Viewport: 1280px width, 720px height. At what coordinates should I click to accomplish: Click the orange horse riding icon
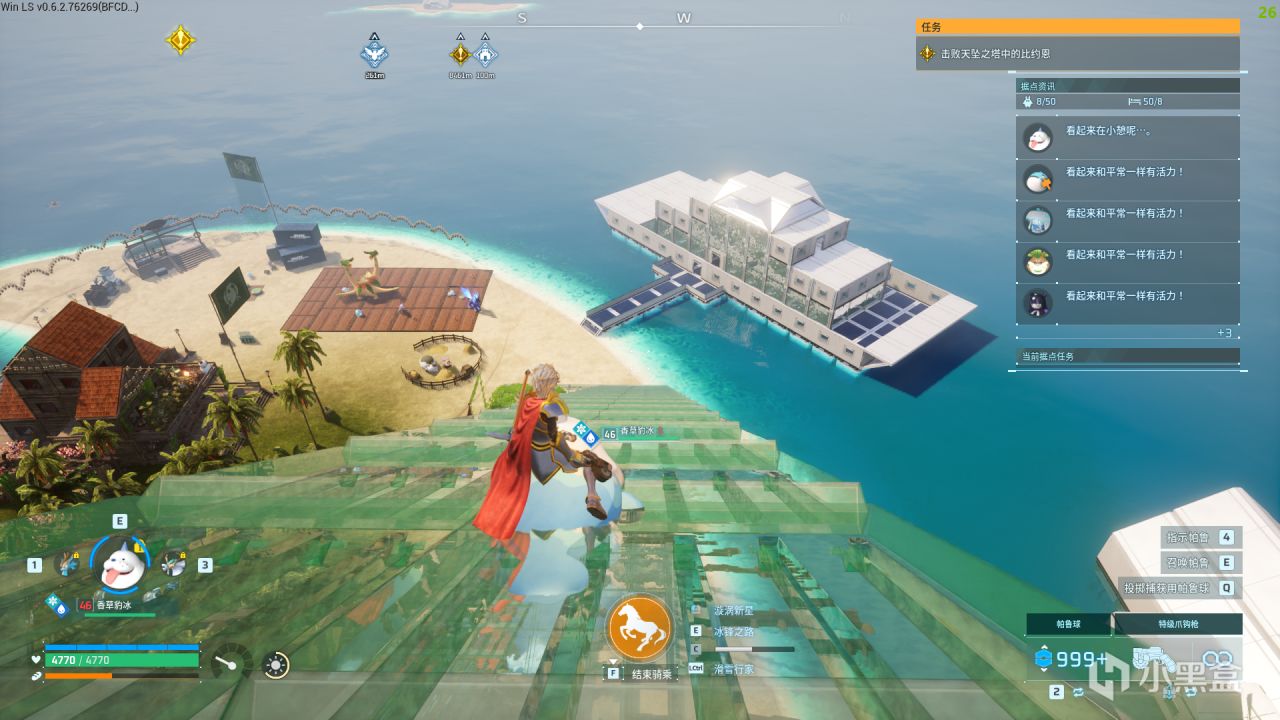pyautogui.click(x=639, y=627)
